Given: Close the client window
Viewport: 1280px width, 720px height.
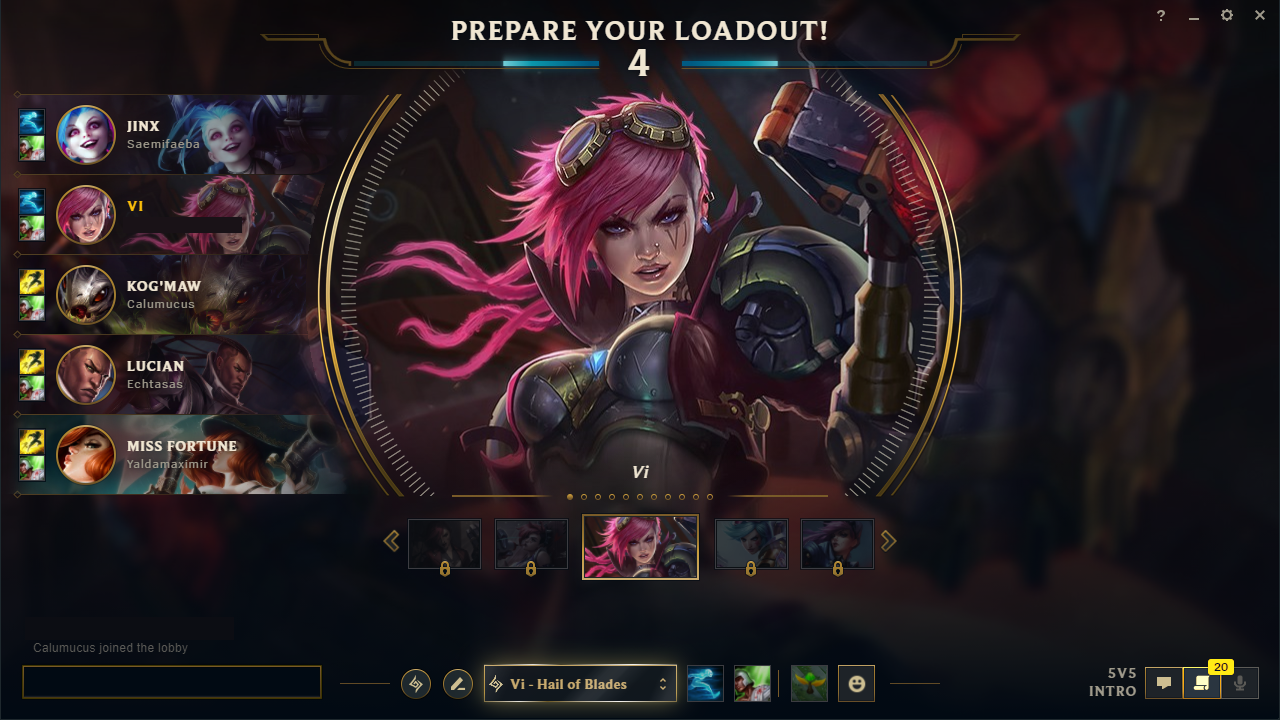Looking at the screenshot, I should tap(1260, 16).
